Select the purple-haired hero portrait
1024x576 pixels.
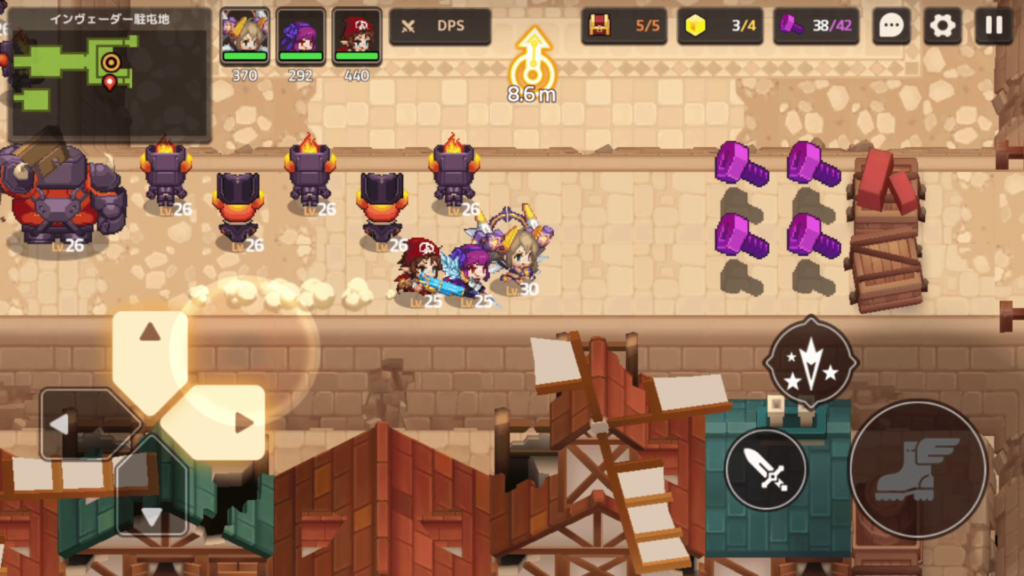tap(301, 37)
